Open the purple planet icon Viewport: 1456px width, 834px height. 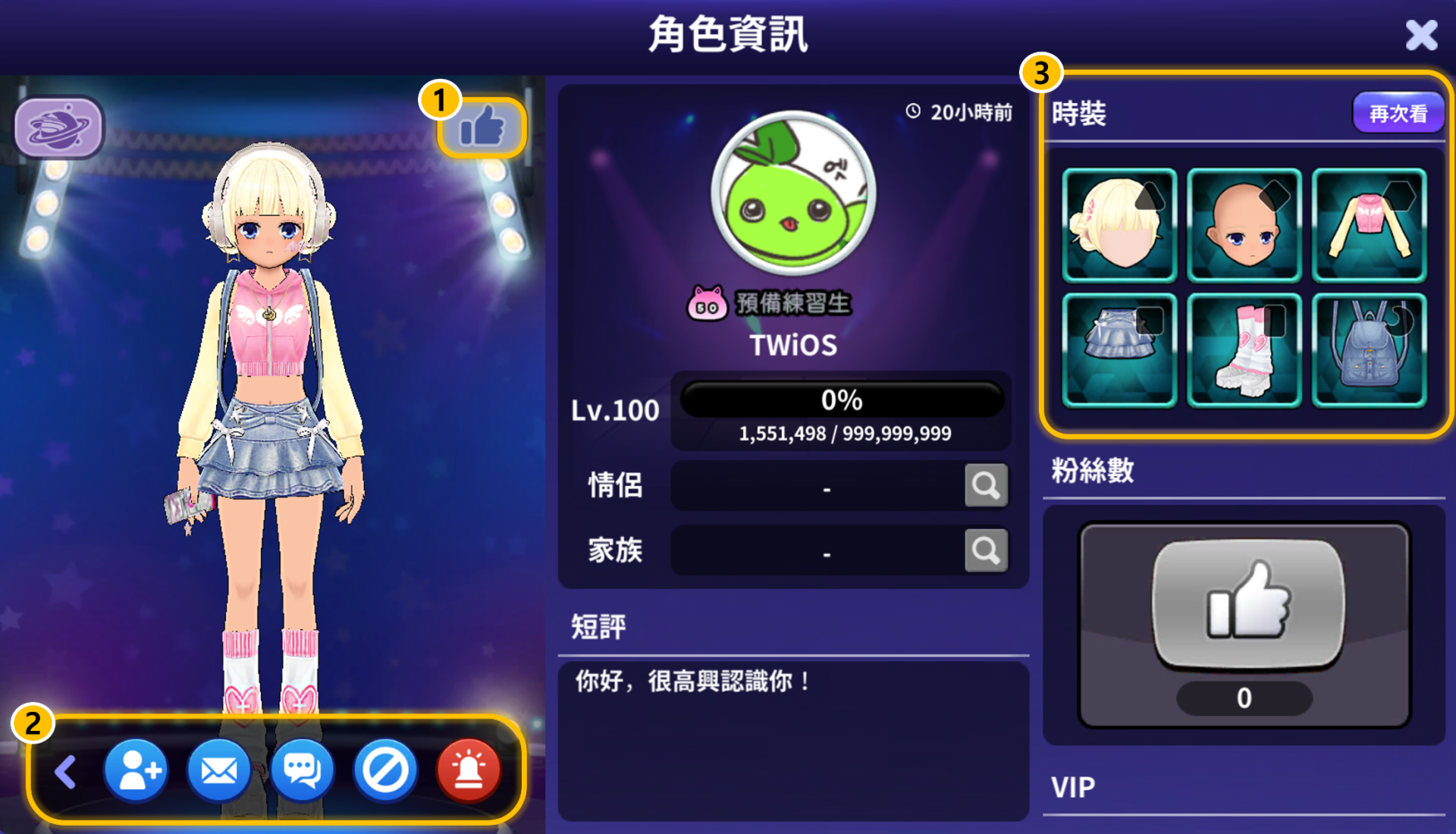click(x=58, y=127)
